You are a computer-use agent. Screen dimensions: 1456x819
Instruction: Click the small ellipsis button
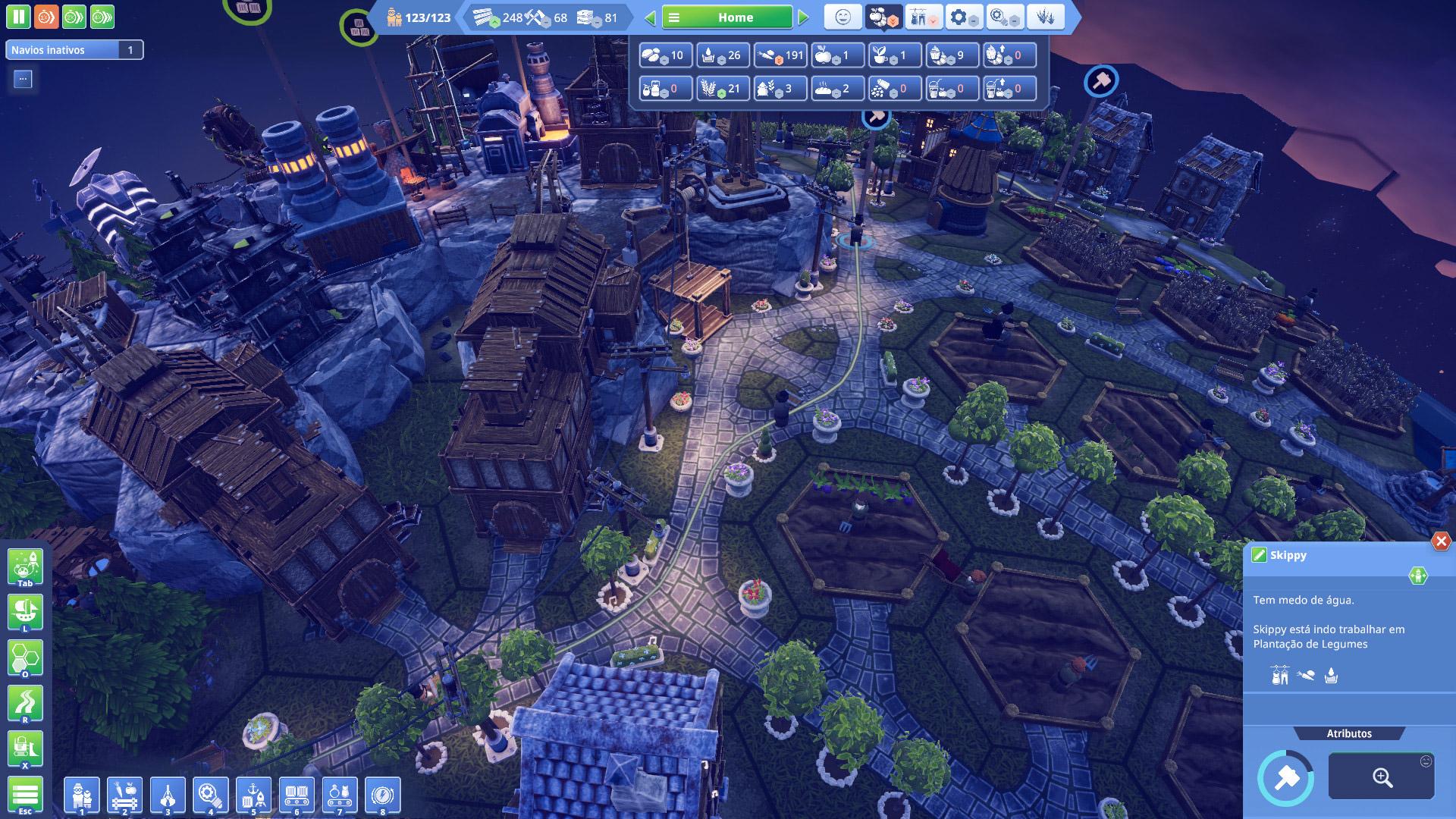click(23, 79)
